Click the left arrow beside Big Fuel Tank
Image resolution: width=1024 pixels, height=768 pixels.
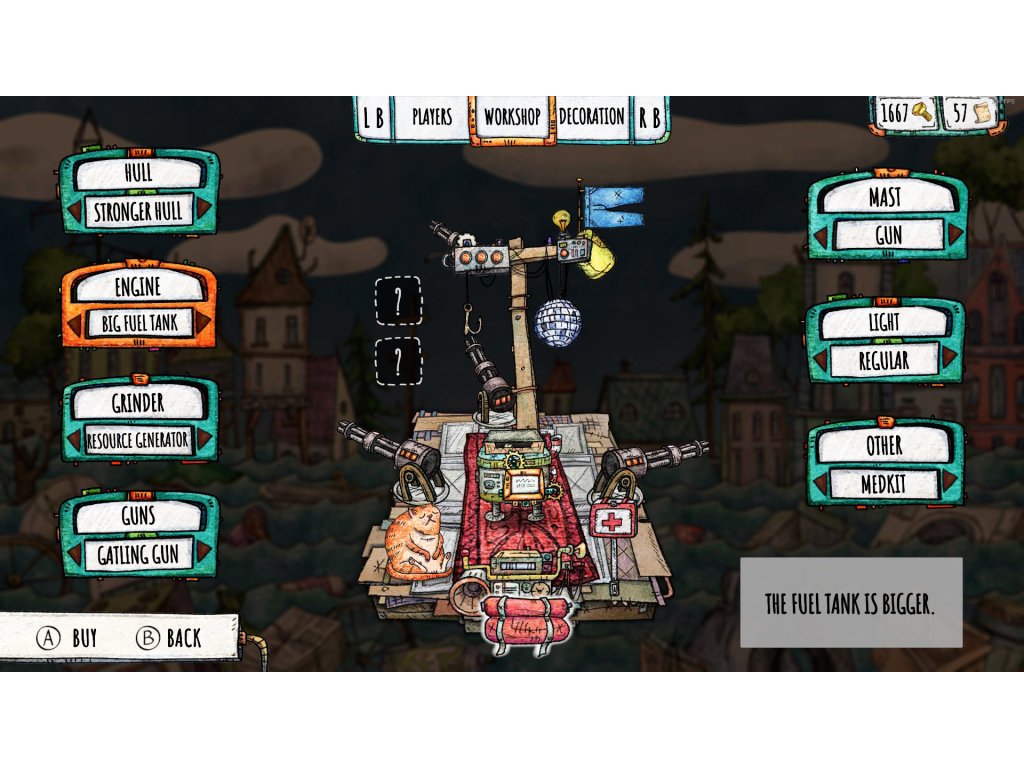click(73, 324)
